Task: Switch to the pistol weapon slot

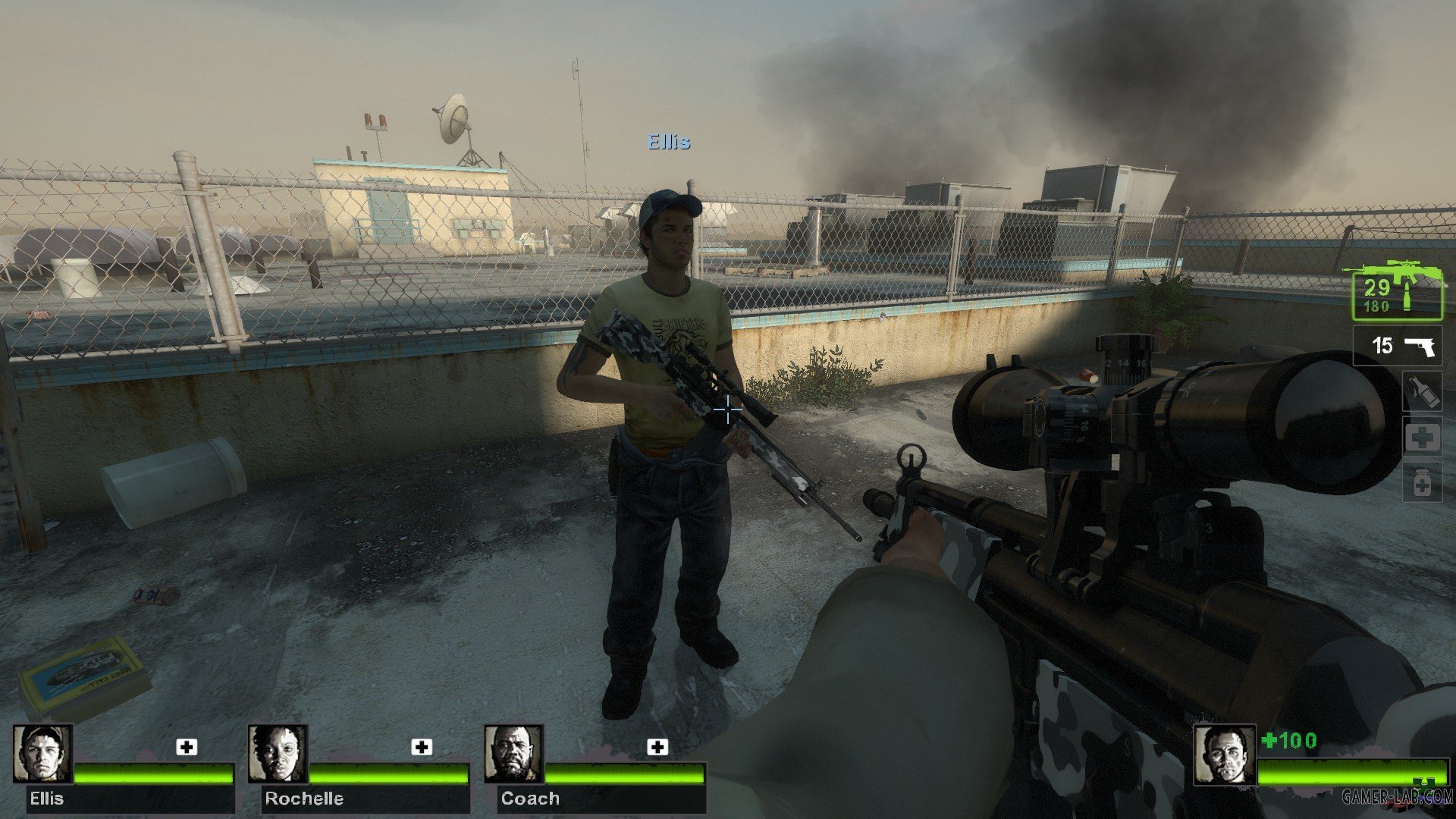Action: point(1398,346)
